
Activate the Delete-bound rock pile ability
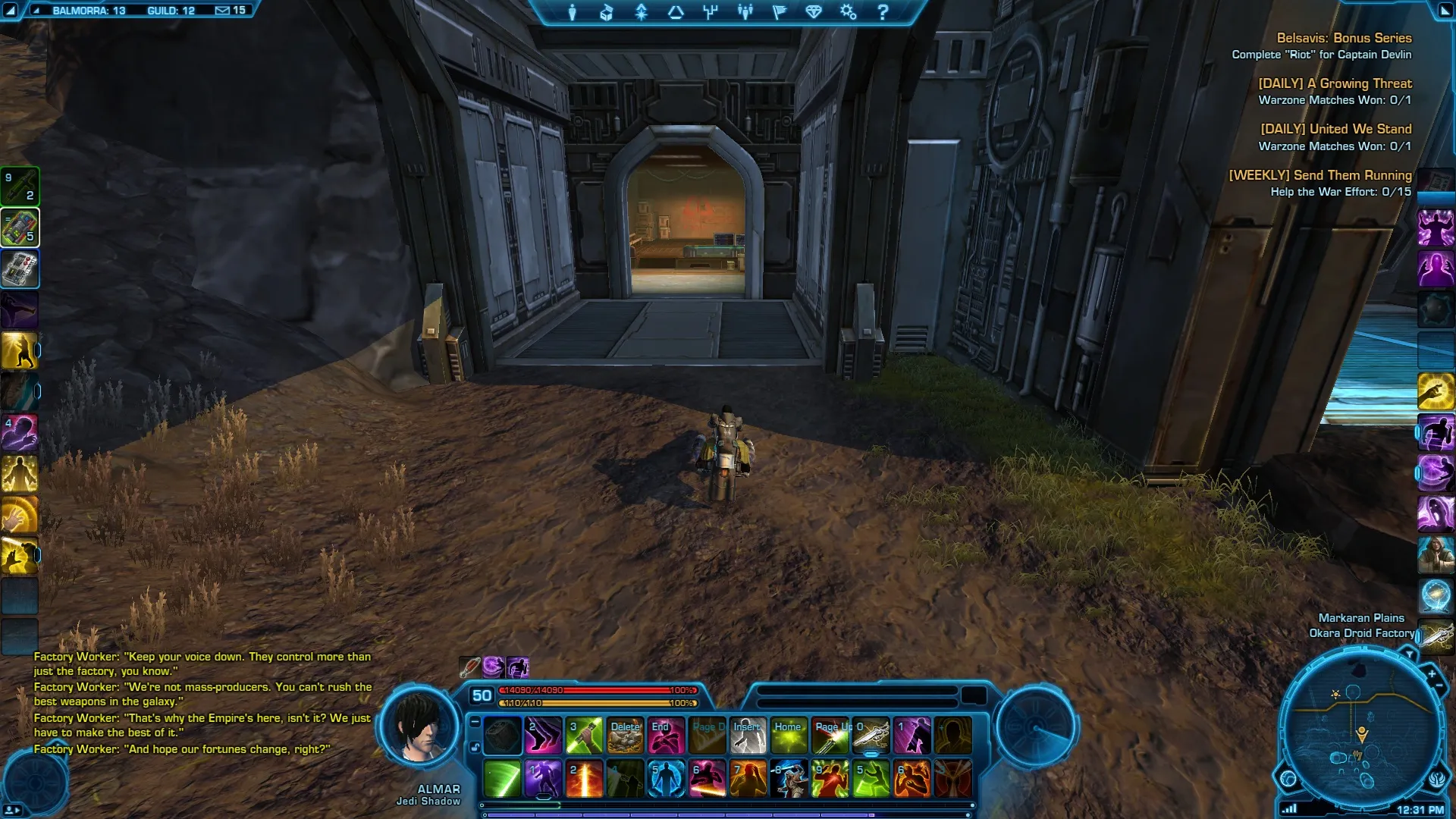(x=626, y=736)
